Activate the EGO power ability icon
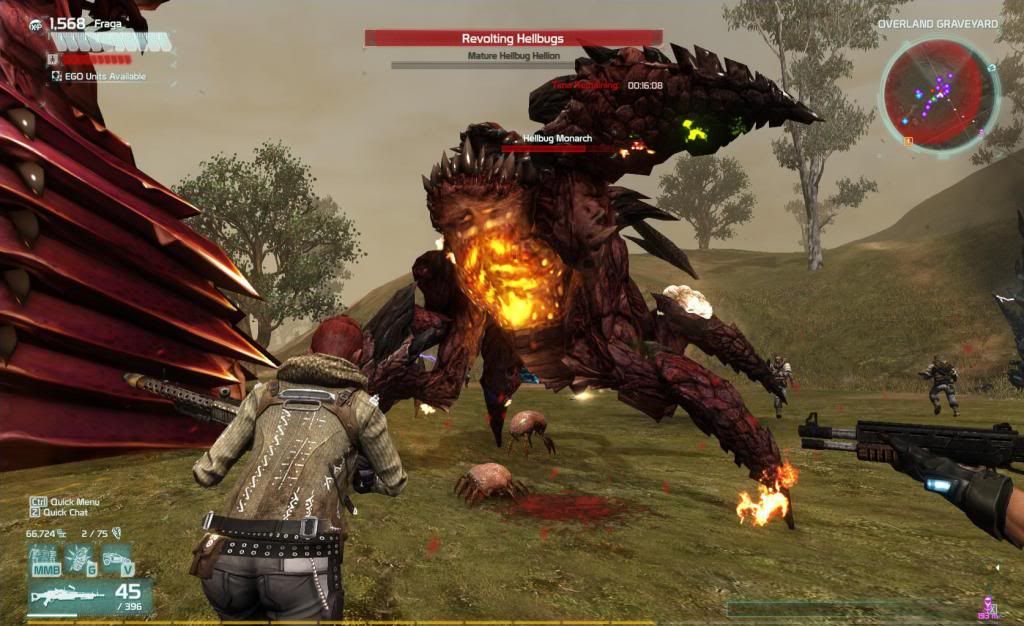 [43, 557]
